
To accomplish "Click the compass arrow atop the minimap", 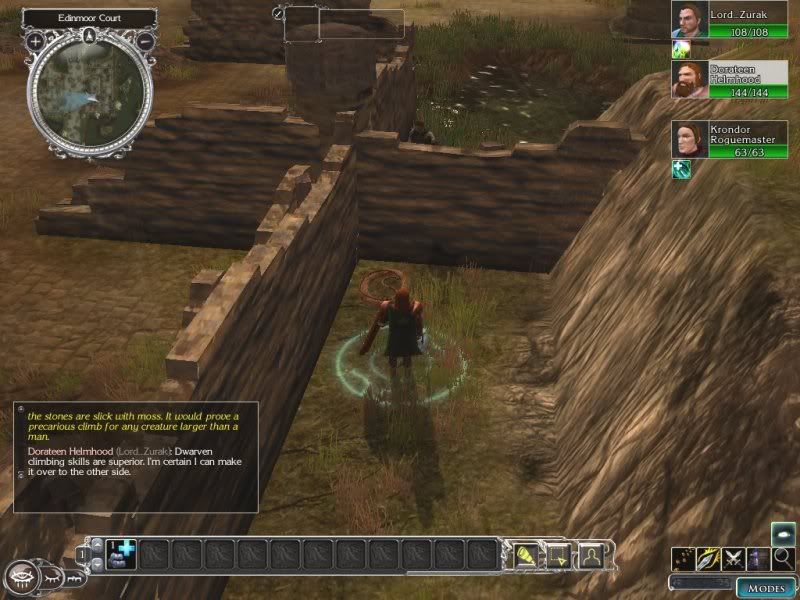I will tap(91, 36).
